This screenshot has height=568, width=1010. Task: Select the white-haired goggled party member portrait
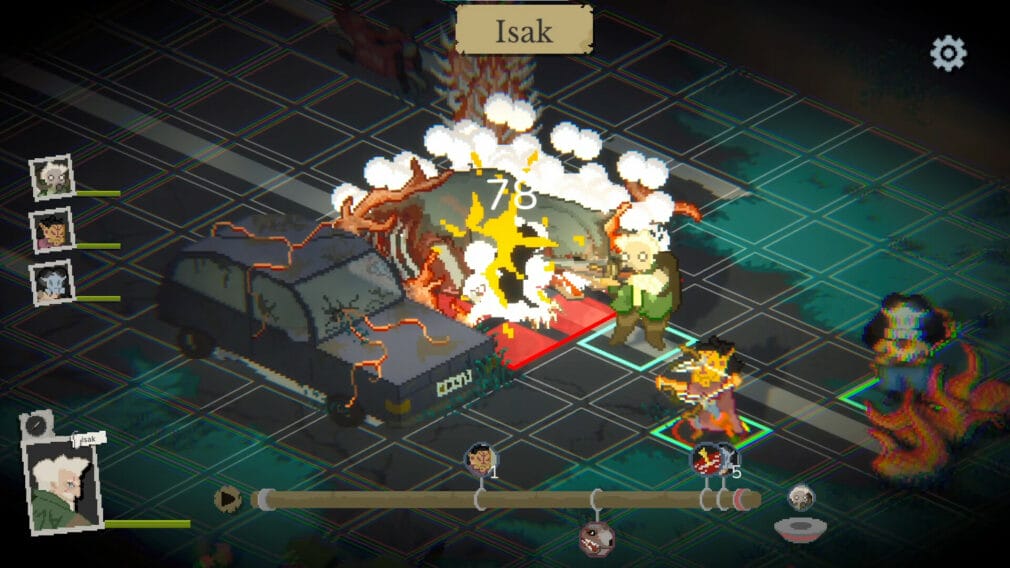click(51, 178)
